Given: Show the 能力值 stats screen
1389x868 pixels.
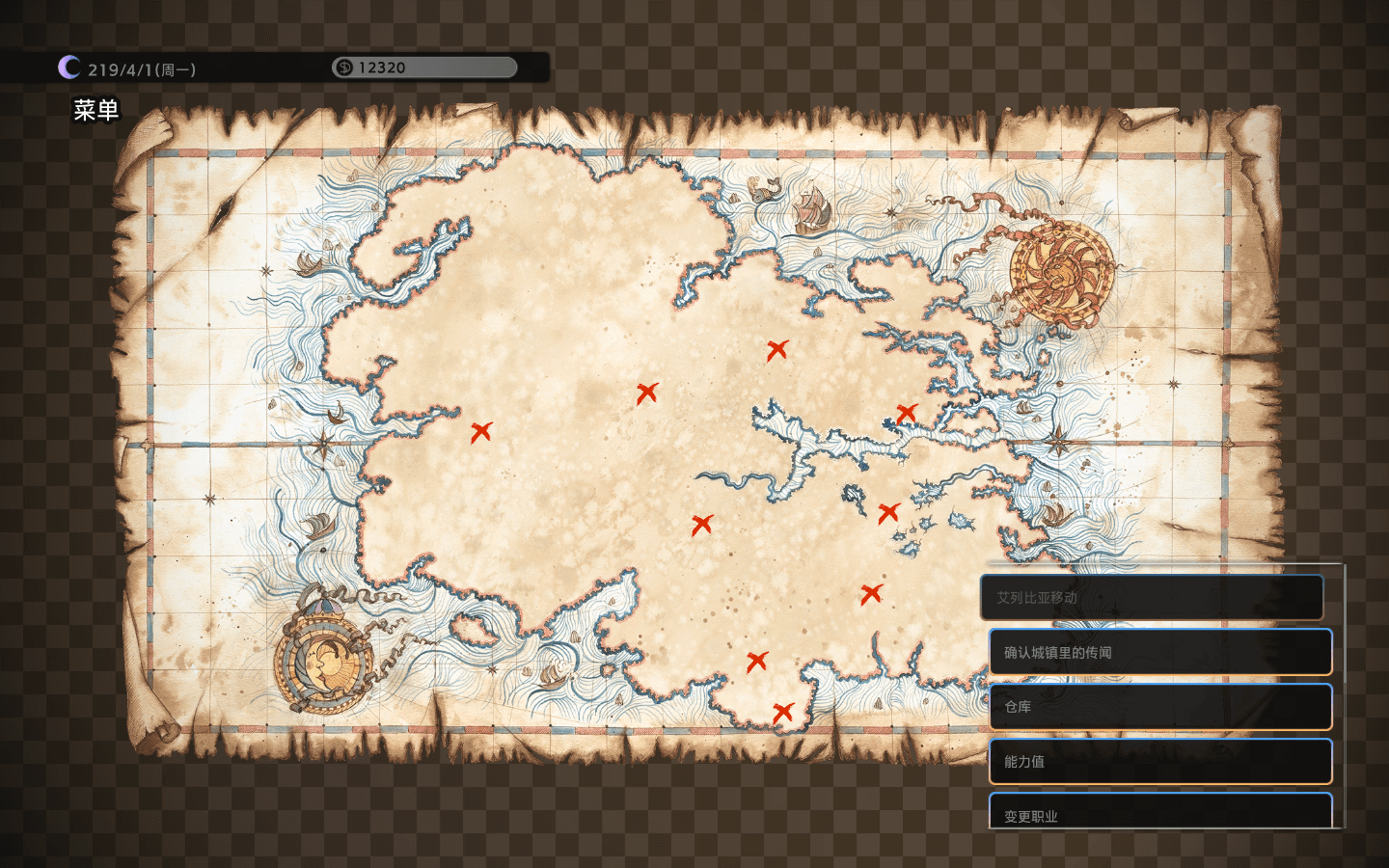Looking at the screenshot, I should pos(1159,761).
